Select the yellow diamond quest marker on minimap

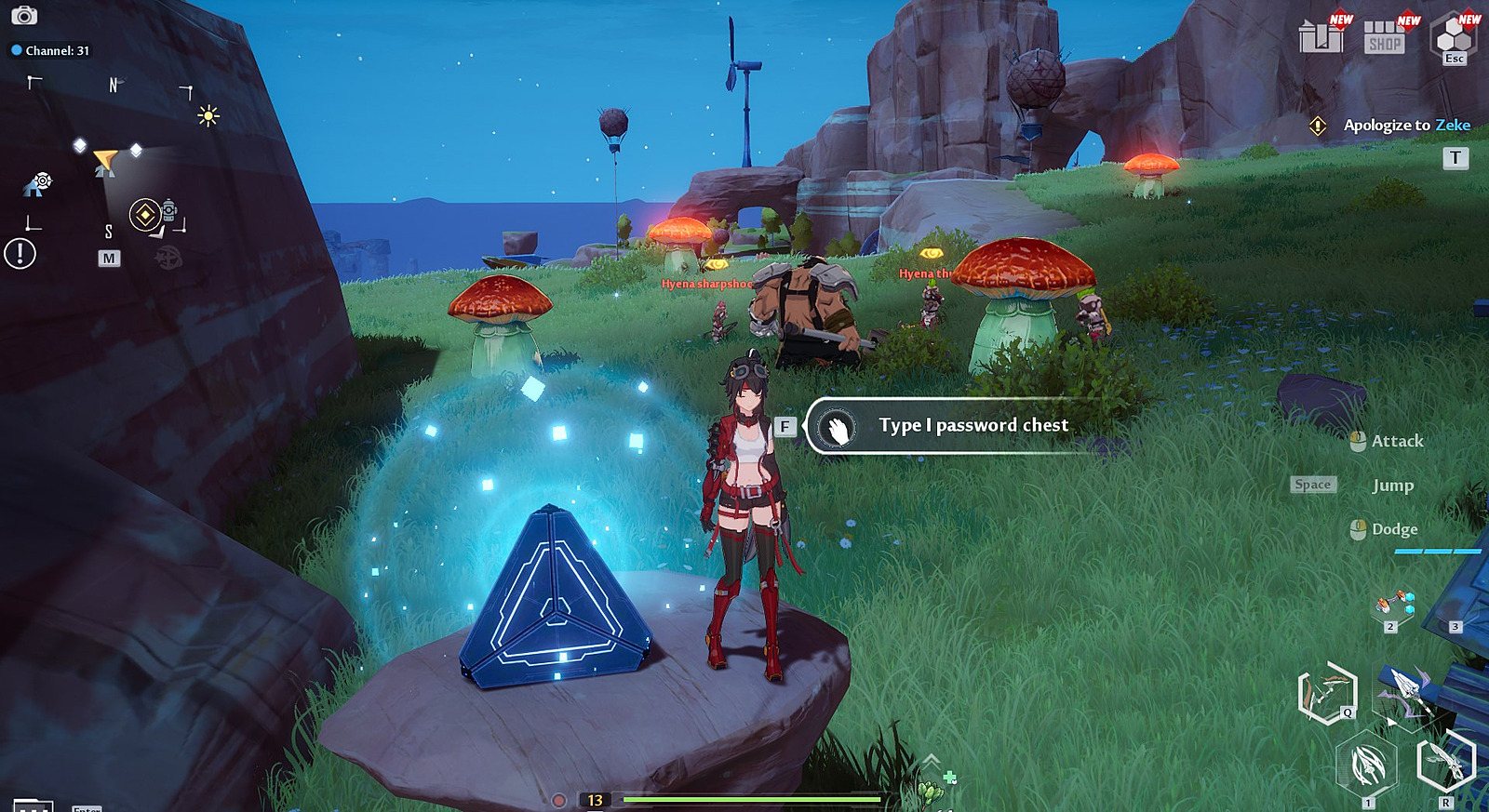click(x=144, y=215)
